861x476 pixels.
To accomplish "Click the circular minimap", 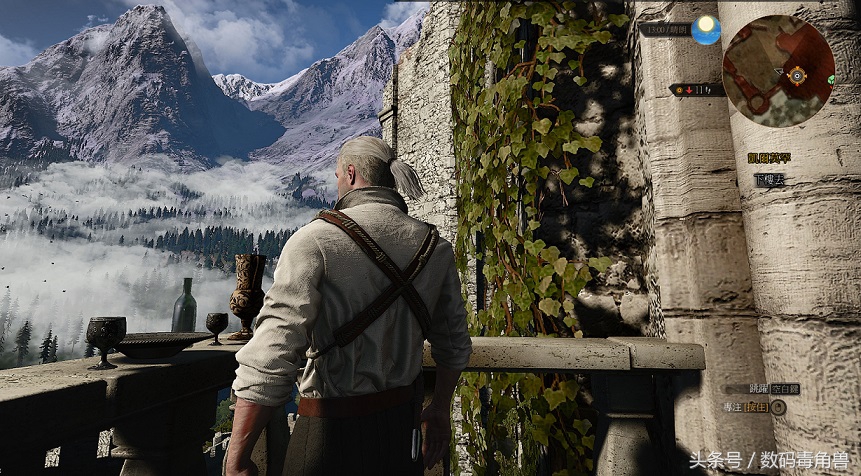I will pyautogui.click(x=778, y=70).
